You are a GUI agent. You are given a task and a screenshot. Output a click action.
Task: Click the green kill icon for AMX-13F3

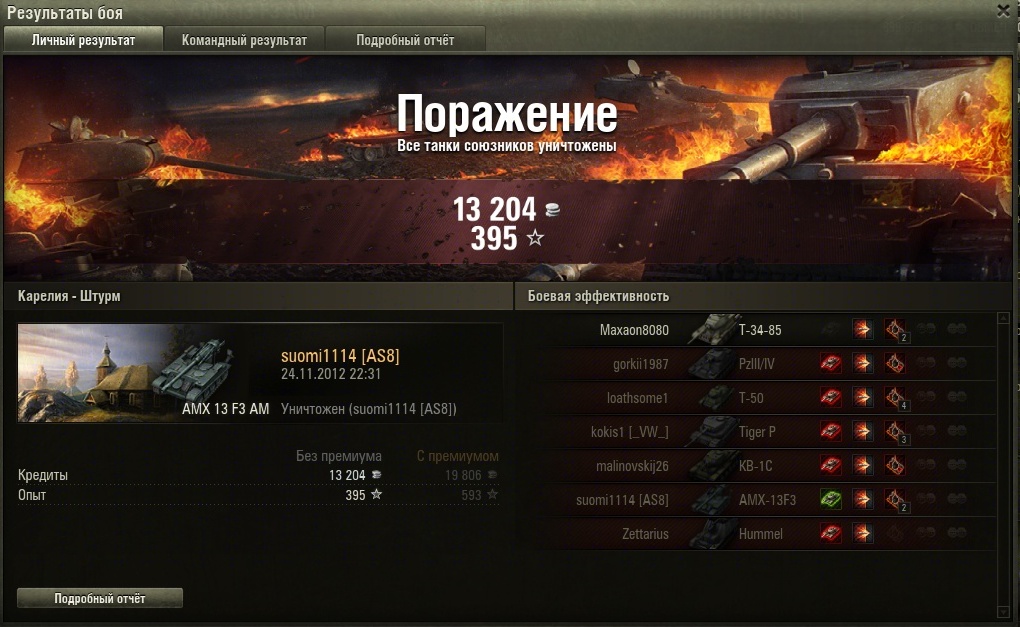point(830,500)
